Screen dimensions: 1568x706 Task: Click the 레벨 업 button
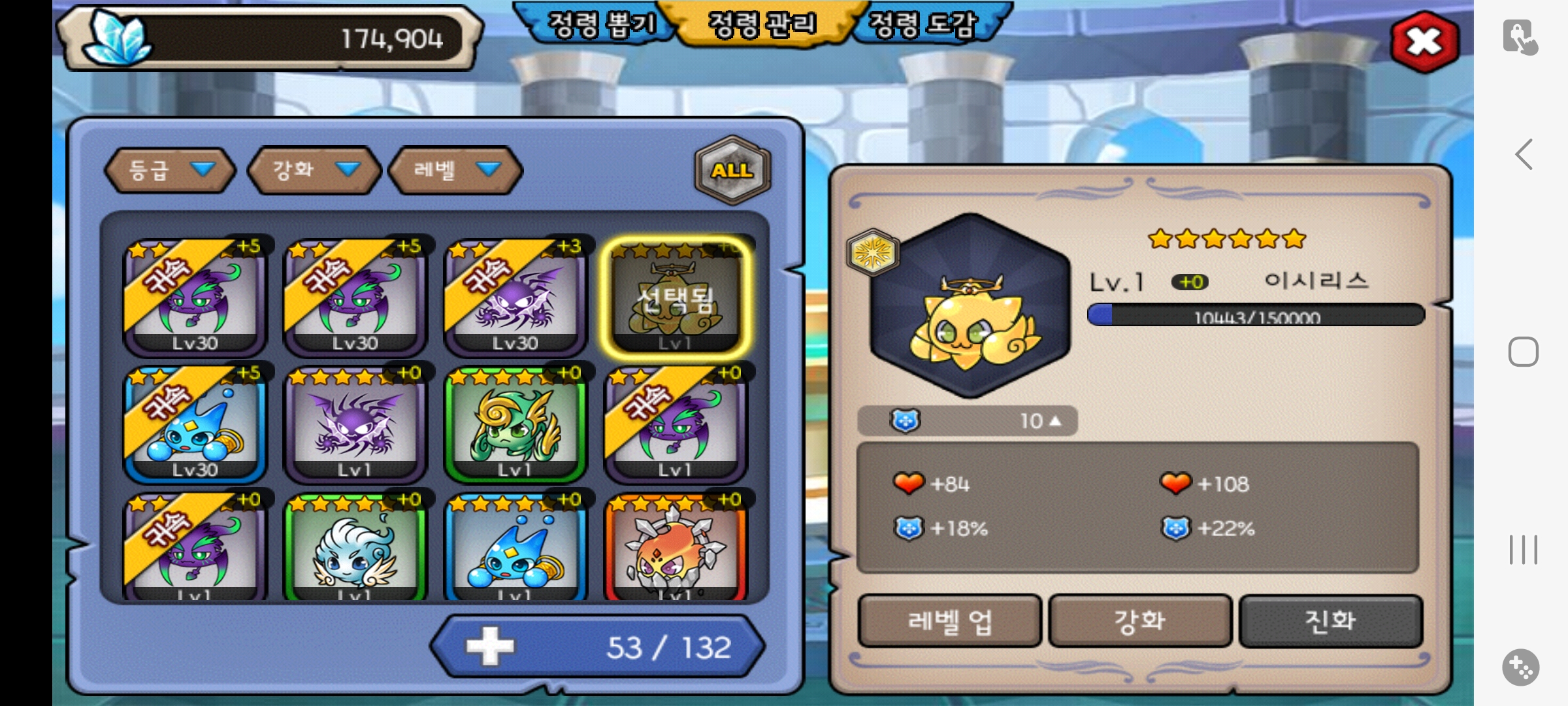coord(949,620)
